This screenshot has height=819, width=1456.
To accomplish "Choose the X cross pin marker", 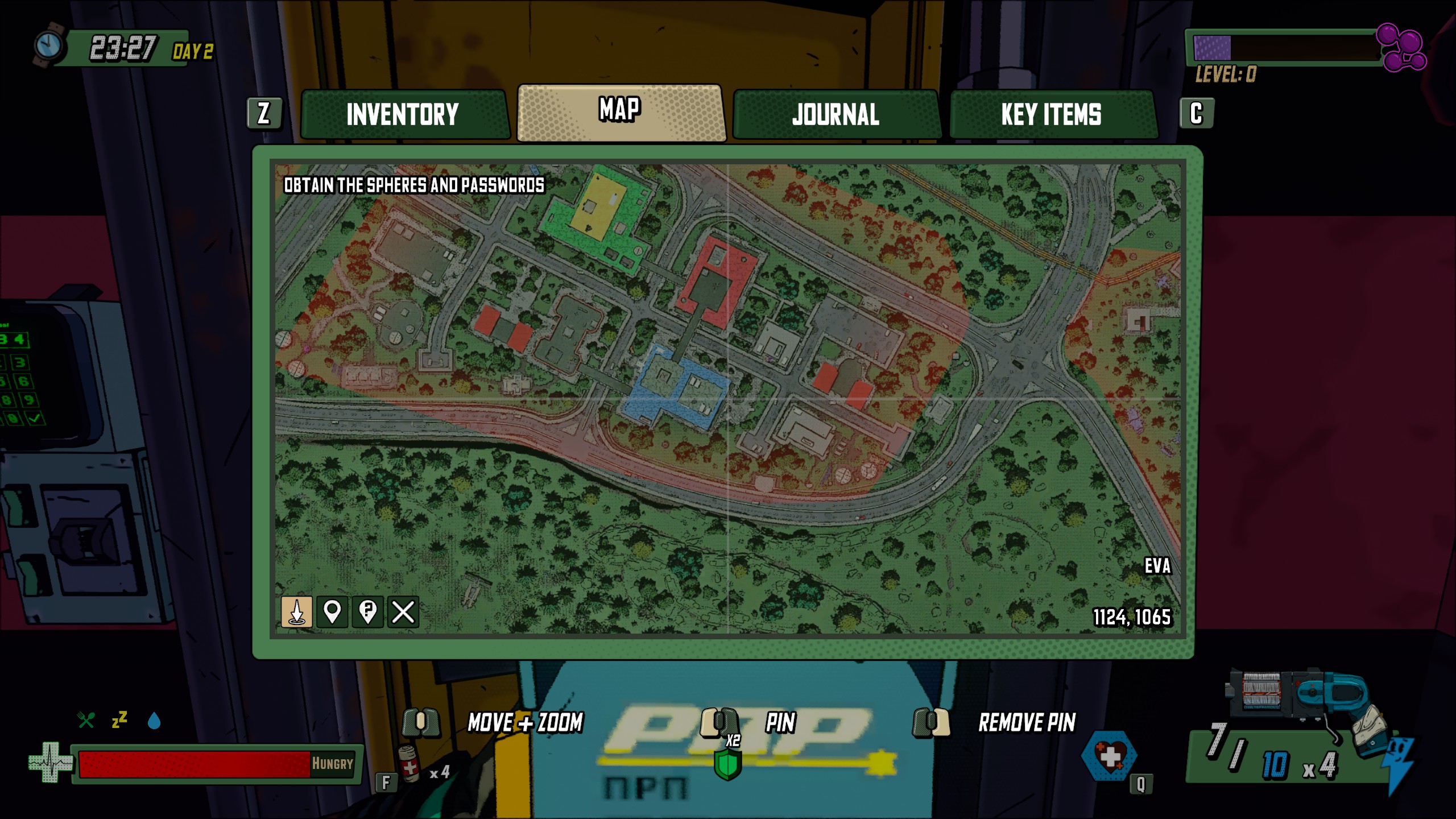I will (x=403, y=612).
